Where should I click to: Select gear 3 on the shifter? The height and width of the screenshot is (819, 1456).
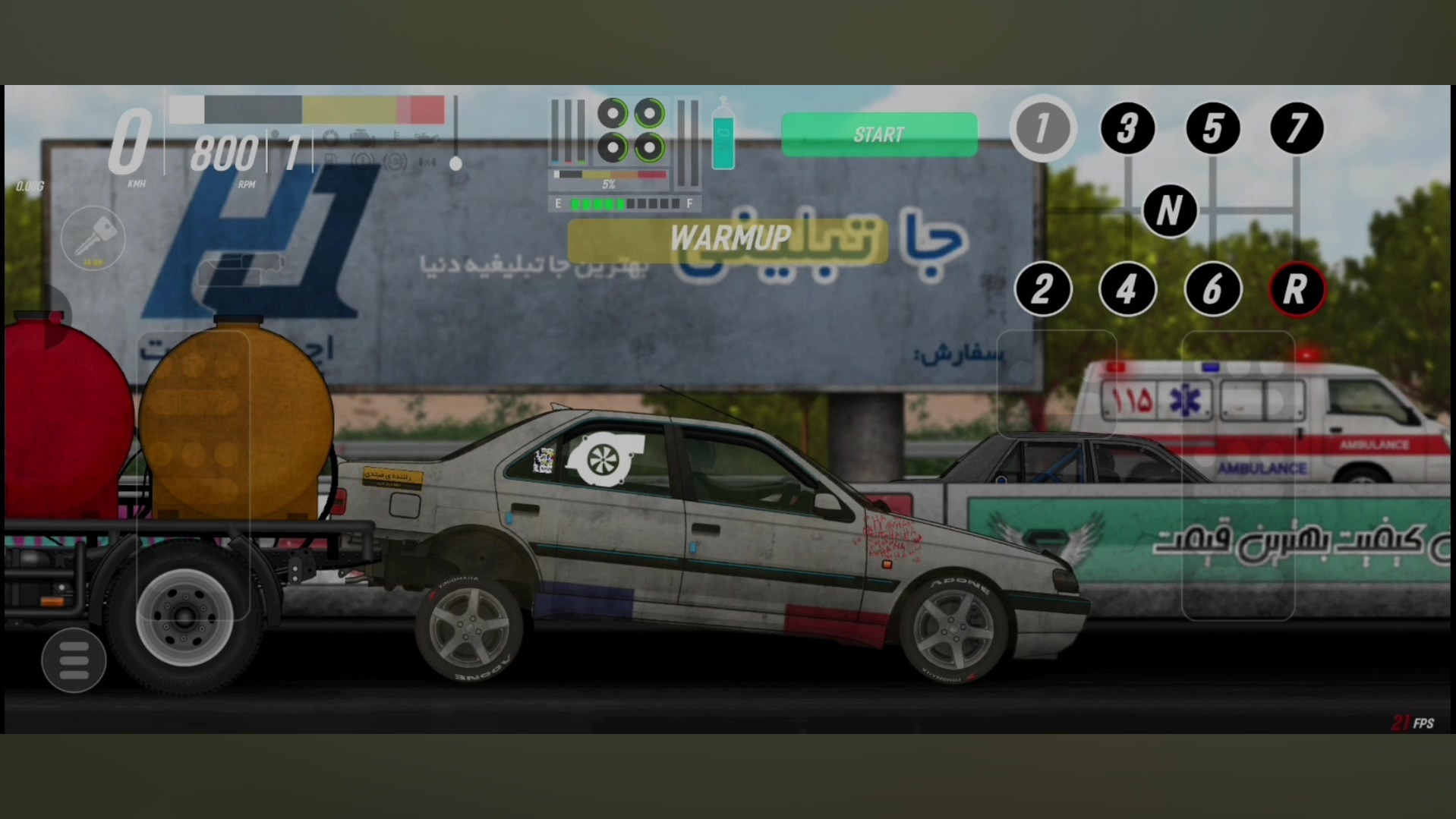(x=1127, y=128)
